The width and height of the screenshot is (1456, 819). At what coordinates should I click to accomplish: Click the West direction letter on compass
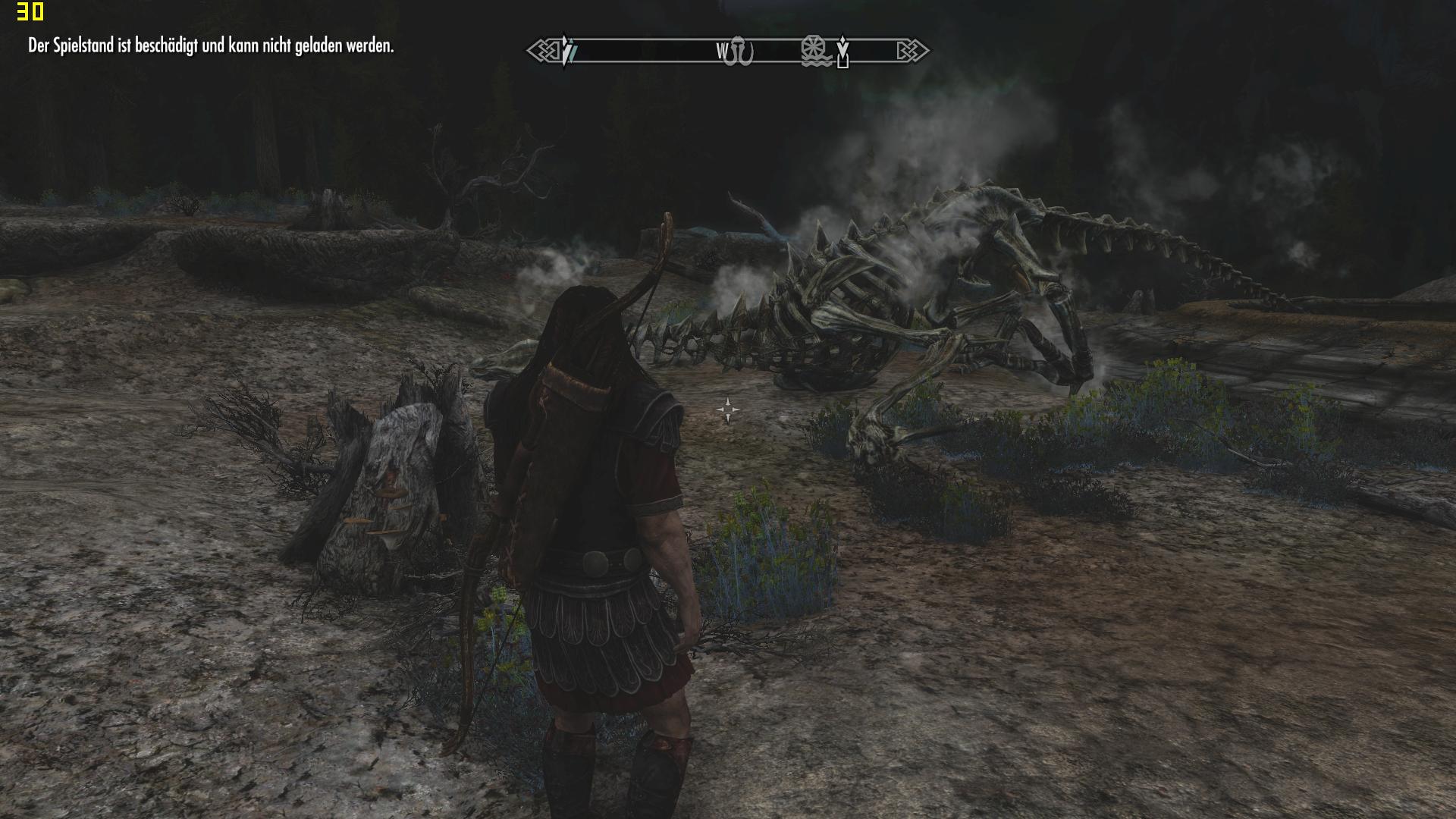pyautogui.click(x=721, y=52)
